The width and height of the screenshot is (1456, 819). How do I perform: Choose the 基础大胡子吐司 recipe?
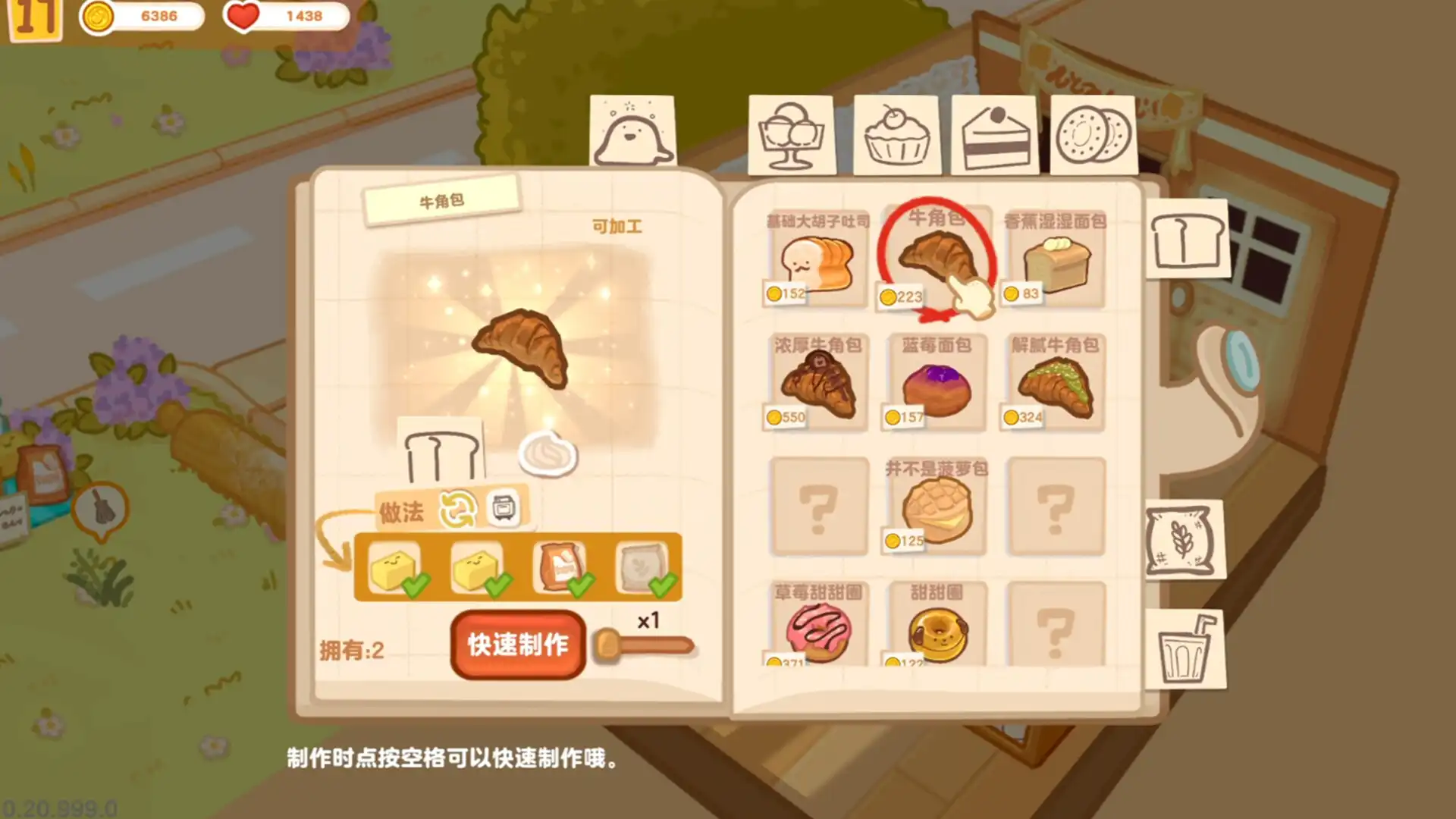pyautogui.click(x=815, y=262)
